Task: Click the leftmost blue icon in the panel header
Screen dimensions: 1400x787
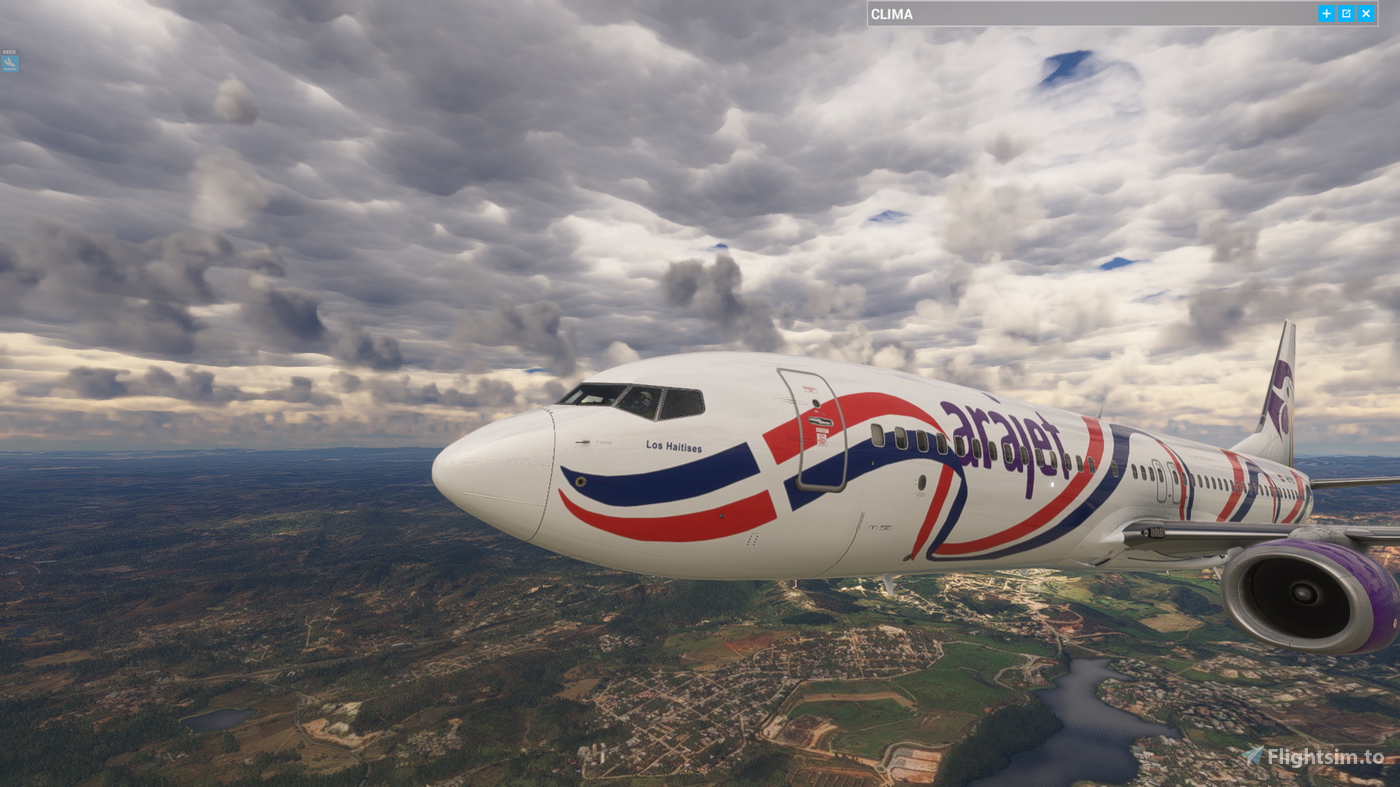Action: [x=1324, y=11]
